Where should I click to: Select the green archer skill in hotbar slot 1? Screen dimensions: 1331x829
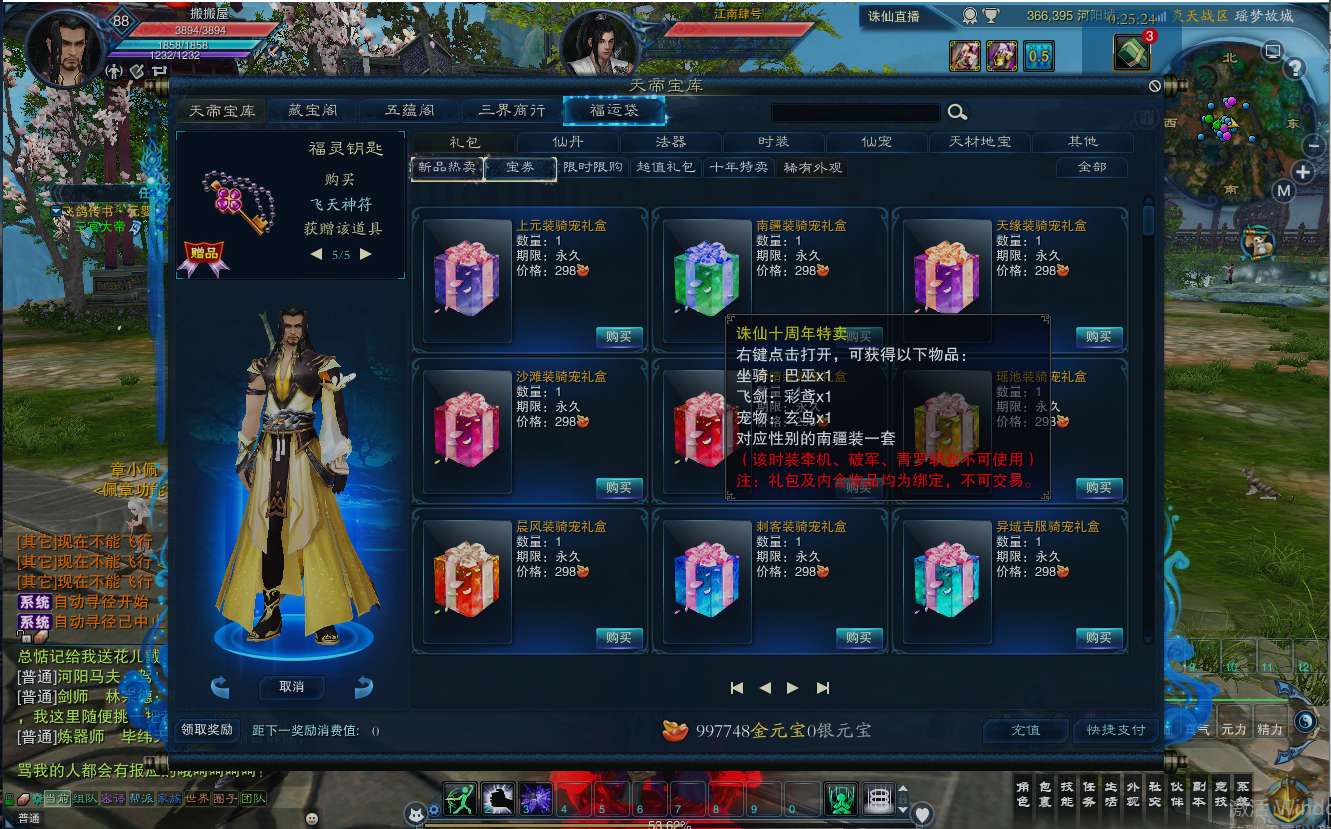click(460, 799)
